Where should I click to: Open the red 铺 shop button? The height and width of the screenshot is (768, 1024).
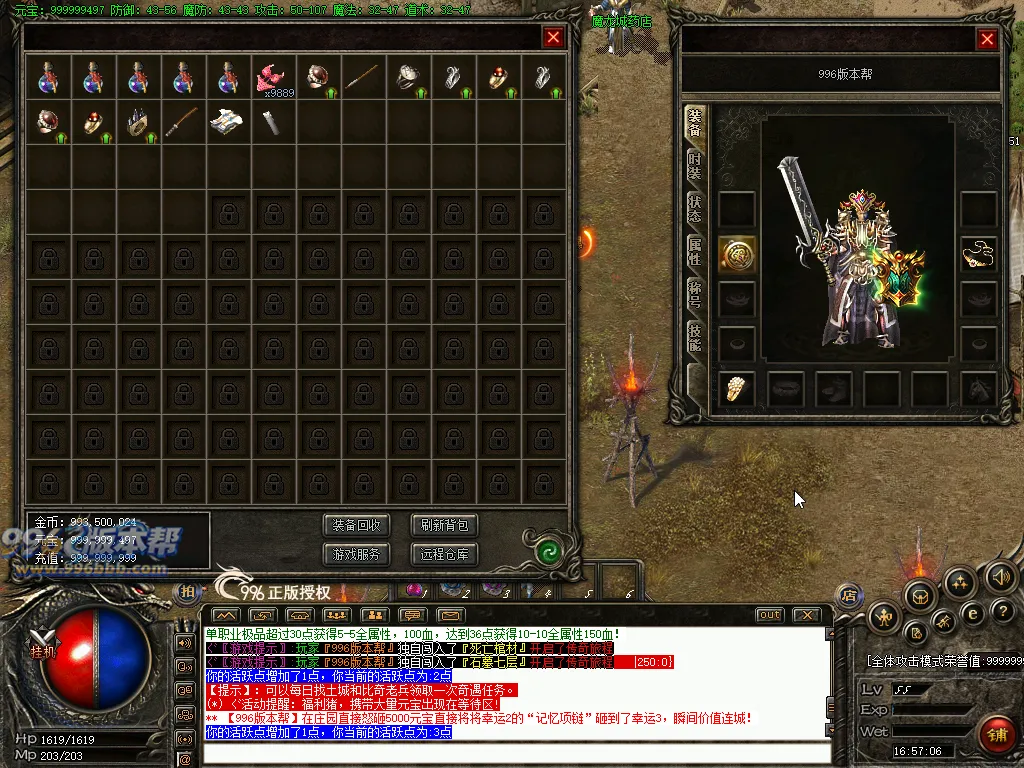point(997,734)
